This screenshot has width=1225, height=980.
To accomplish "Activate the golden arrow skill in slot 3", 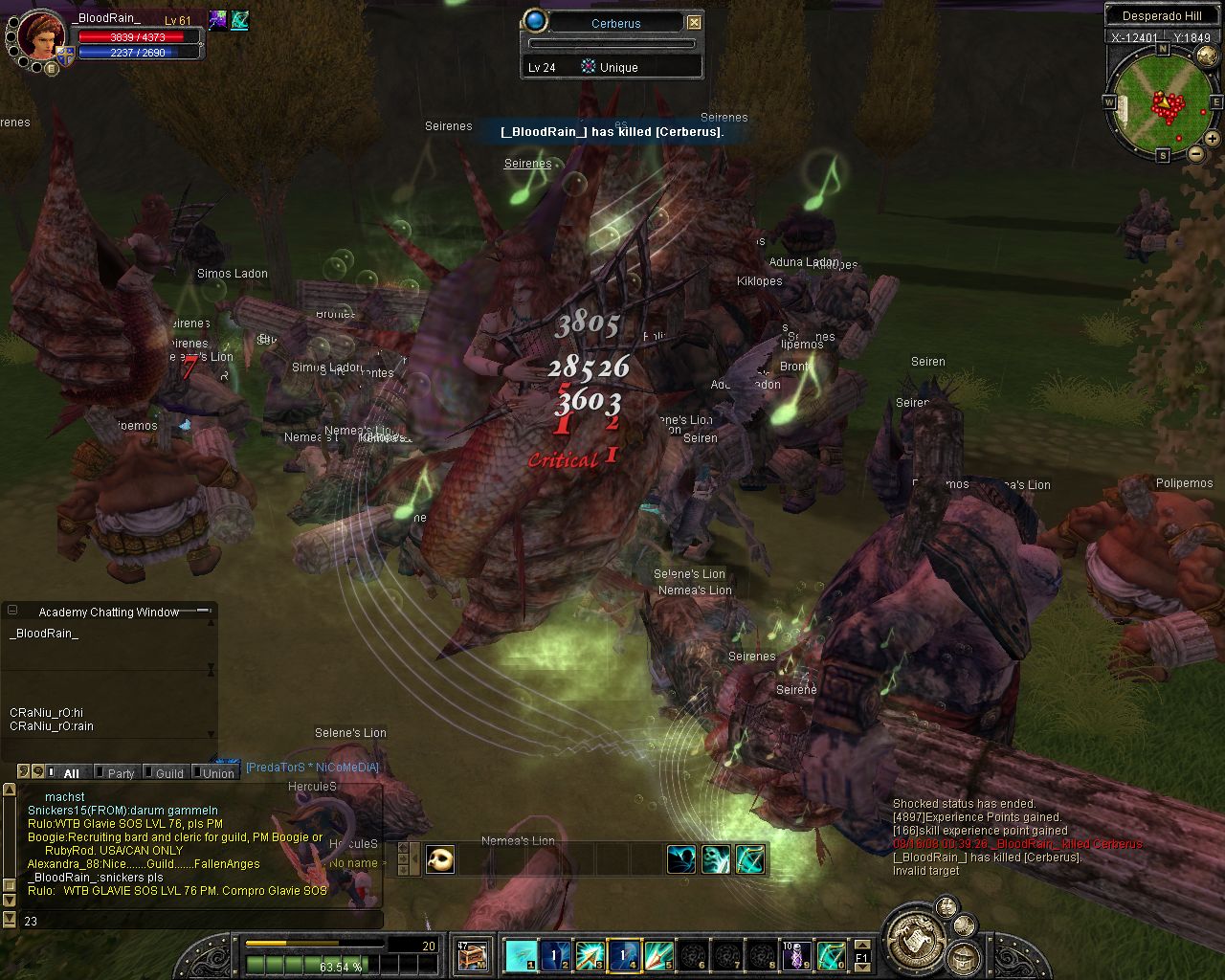I will tap(590, 954).
